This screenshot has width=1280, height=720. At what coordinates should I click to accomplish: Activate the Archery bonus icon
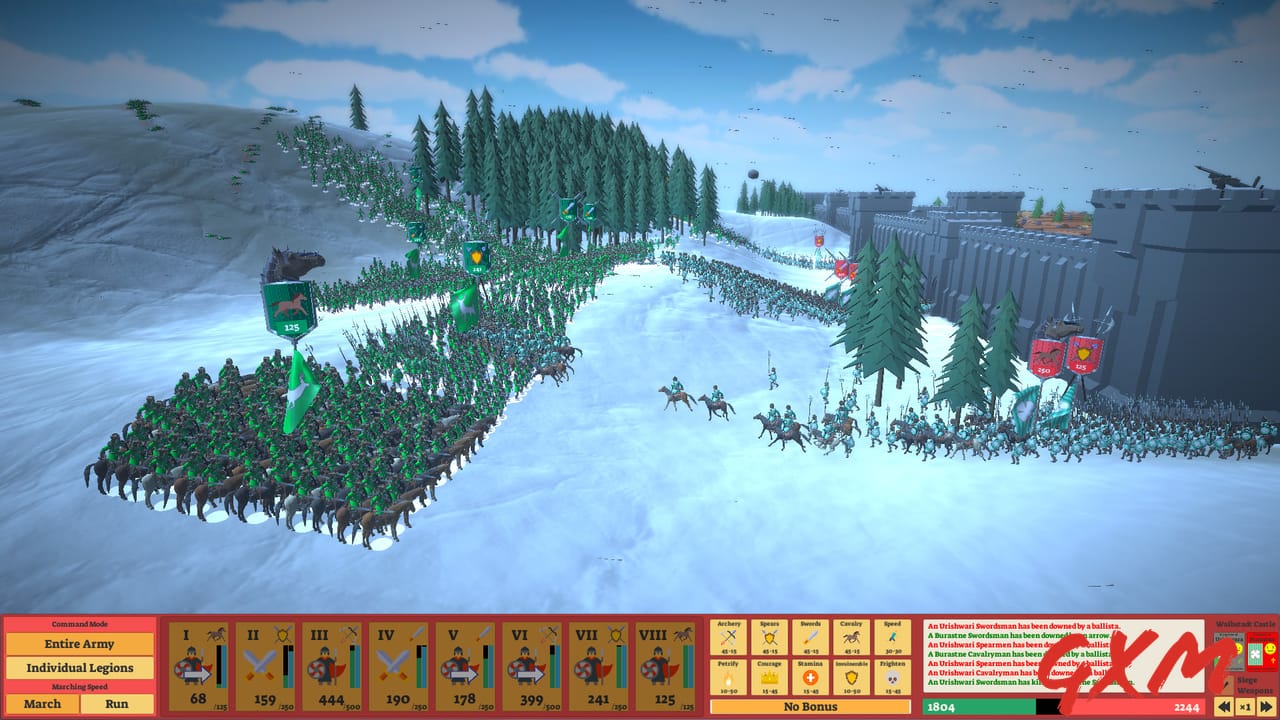728,636
